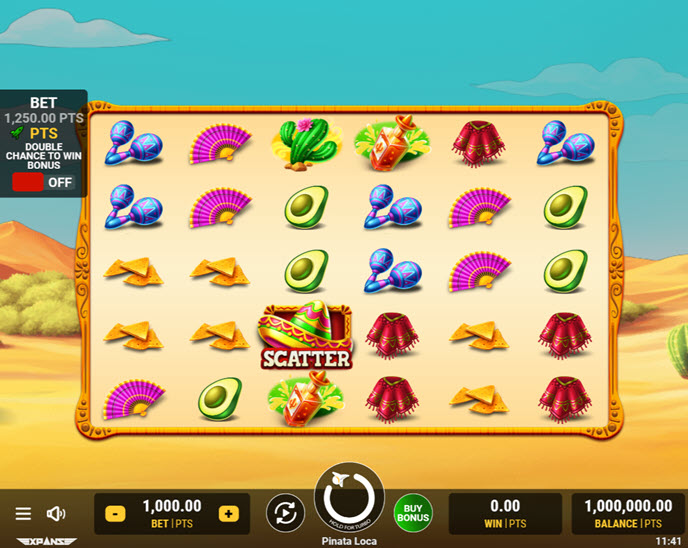Open the autoplay options
688x548 pixels.
(x=285, y=513)
